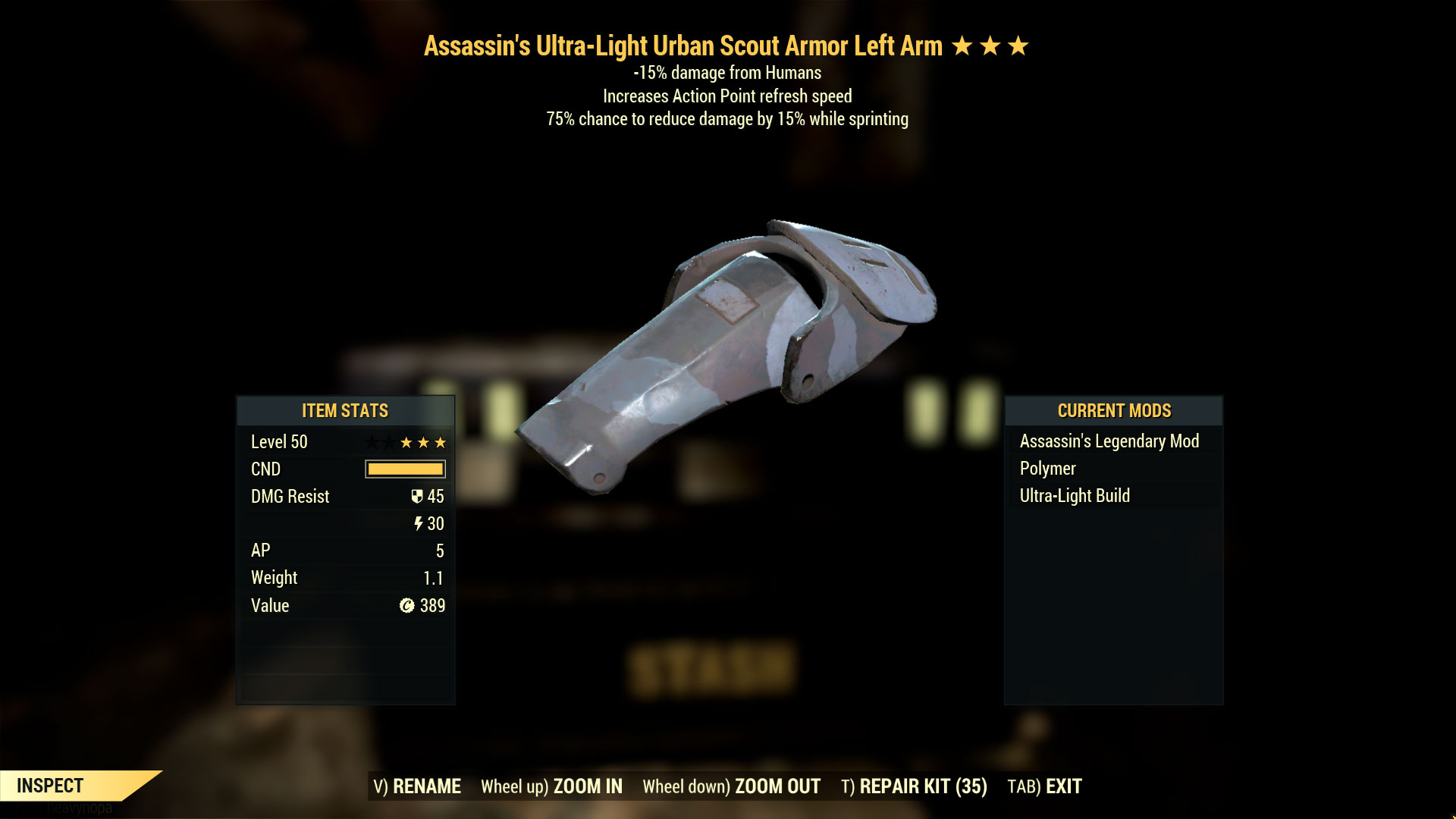Use the REPAIR KIT (35) button

click(914, 786)
